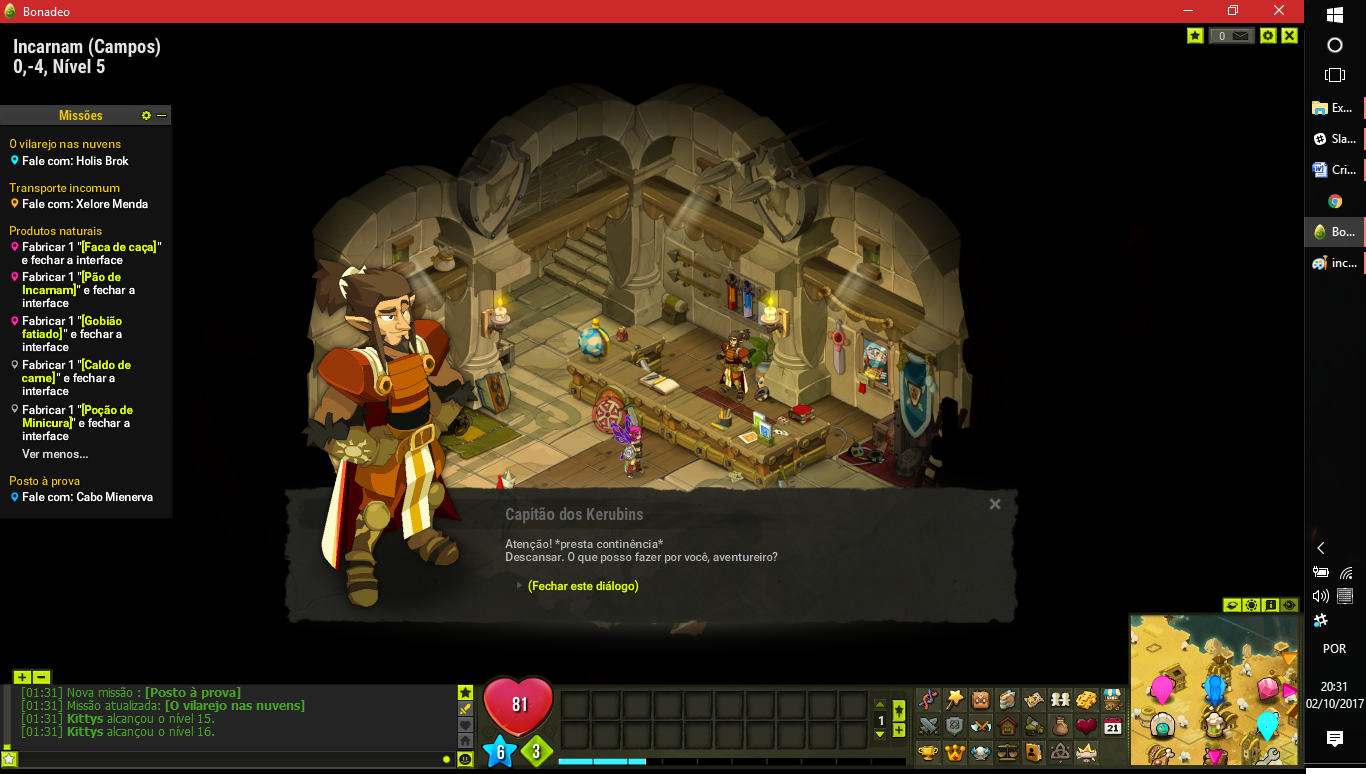Open the star wand spells icon
Viewport: 1366px width, 774px height.
pos(955,699)
